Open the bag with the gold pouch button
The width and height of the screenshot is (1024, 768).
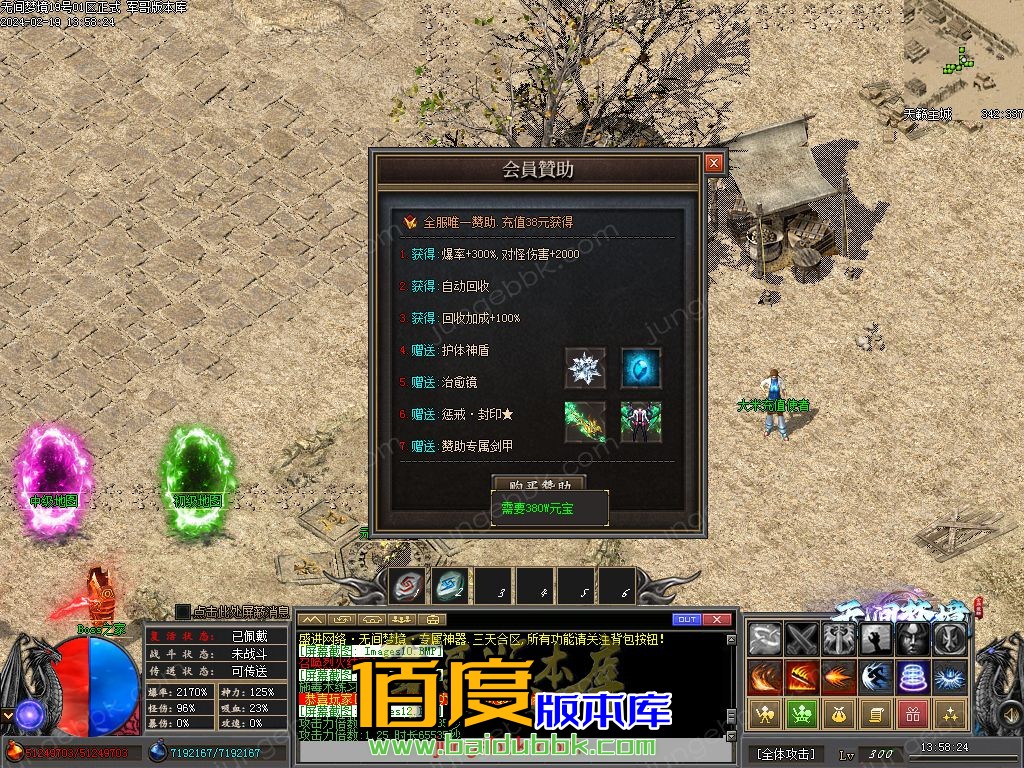tap(838, 714)
